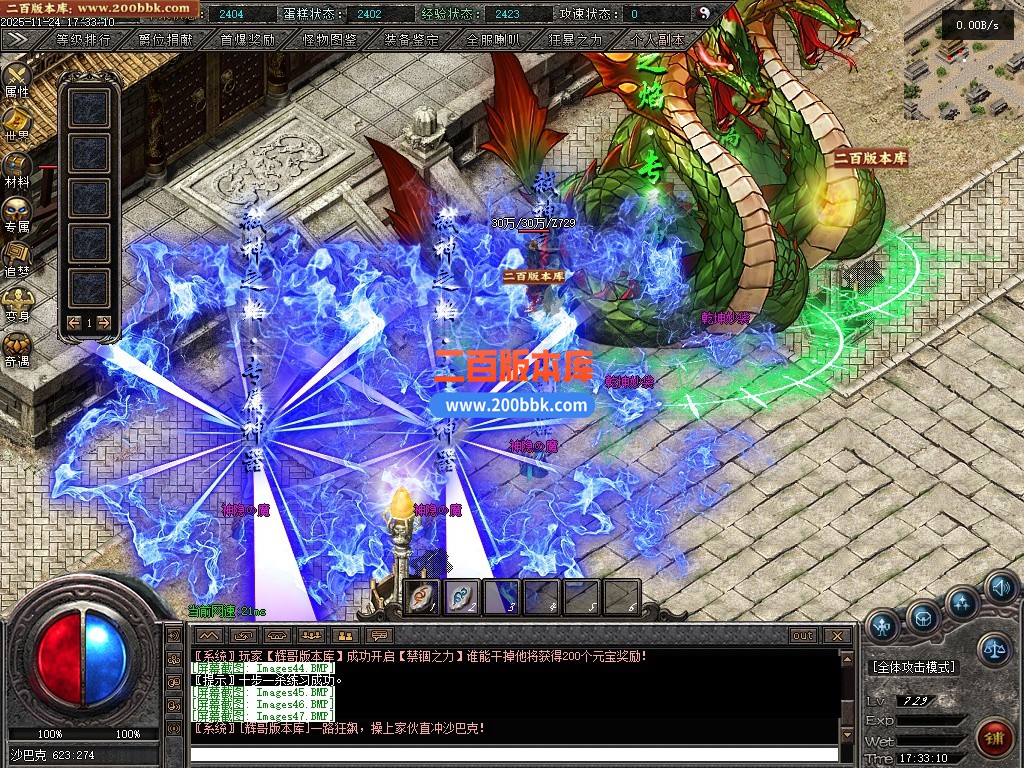1024x768 pixels.
Task: Open the 个人副本 personal dungeon menu
Action: [x=657, y=40]
